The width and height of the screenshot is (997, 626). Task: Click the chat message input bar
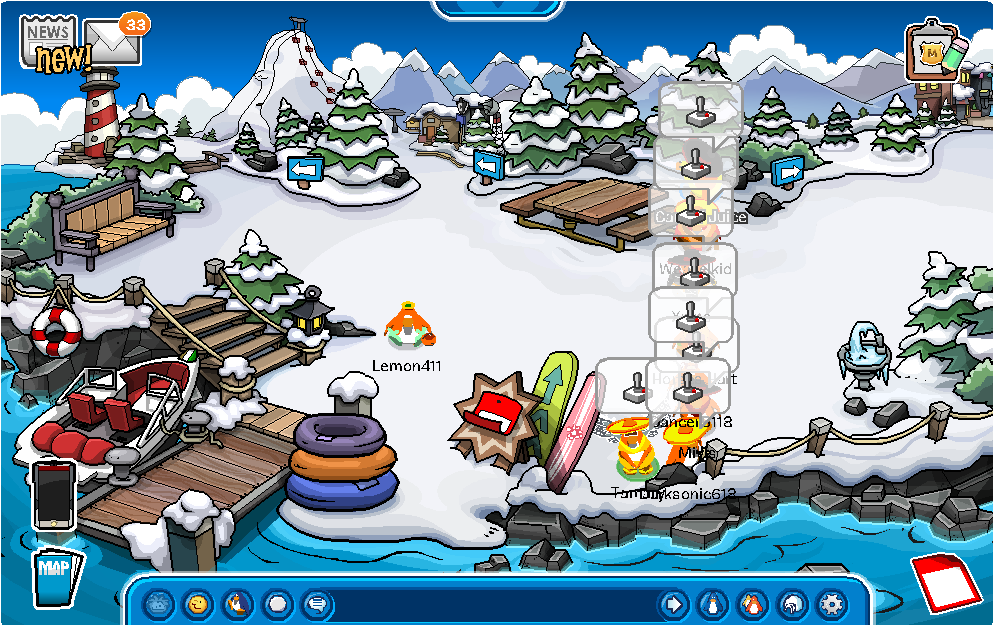(x=490, y=604)
